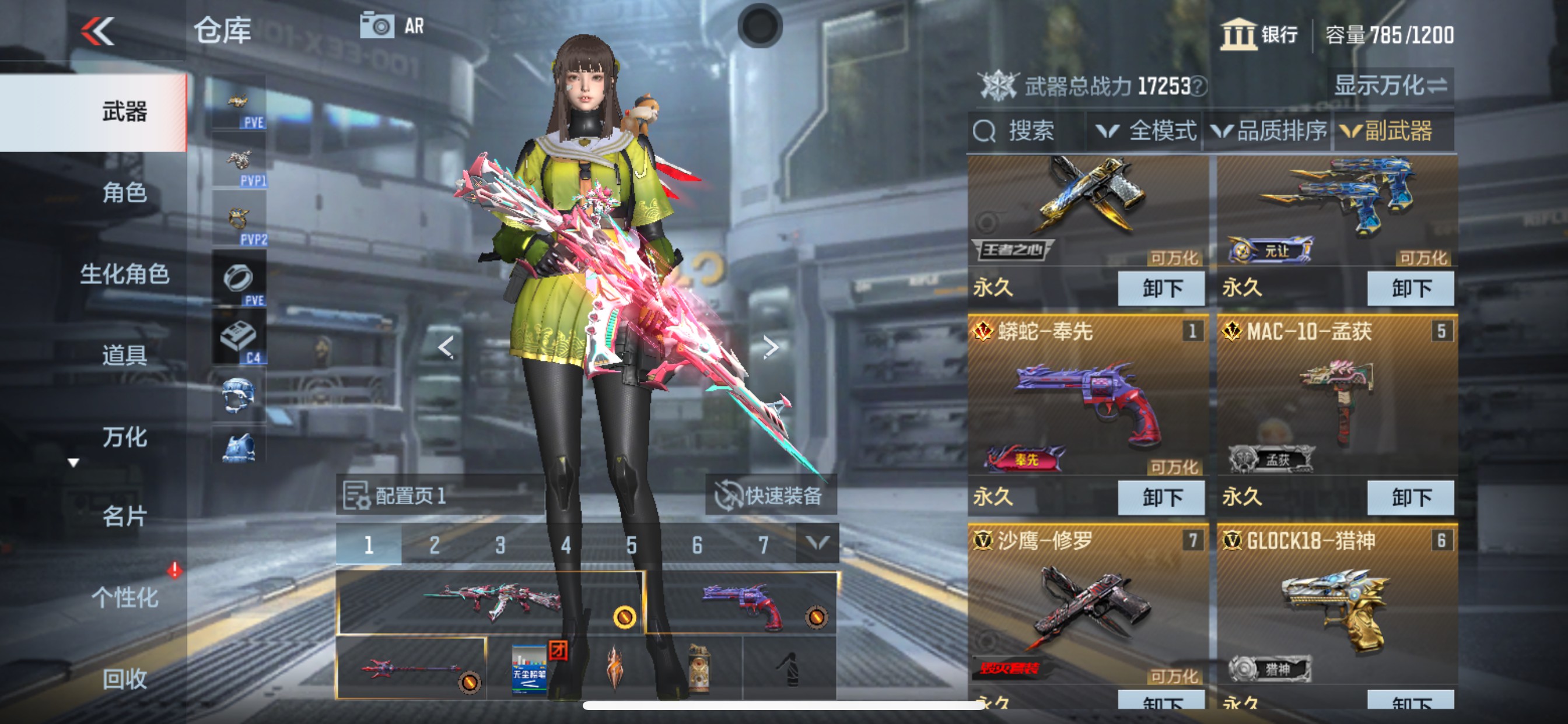Open the 全模式 mode filter dropdown
1568x724 pixels.
[1146, 131]
